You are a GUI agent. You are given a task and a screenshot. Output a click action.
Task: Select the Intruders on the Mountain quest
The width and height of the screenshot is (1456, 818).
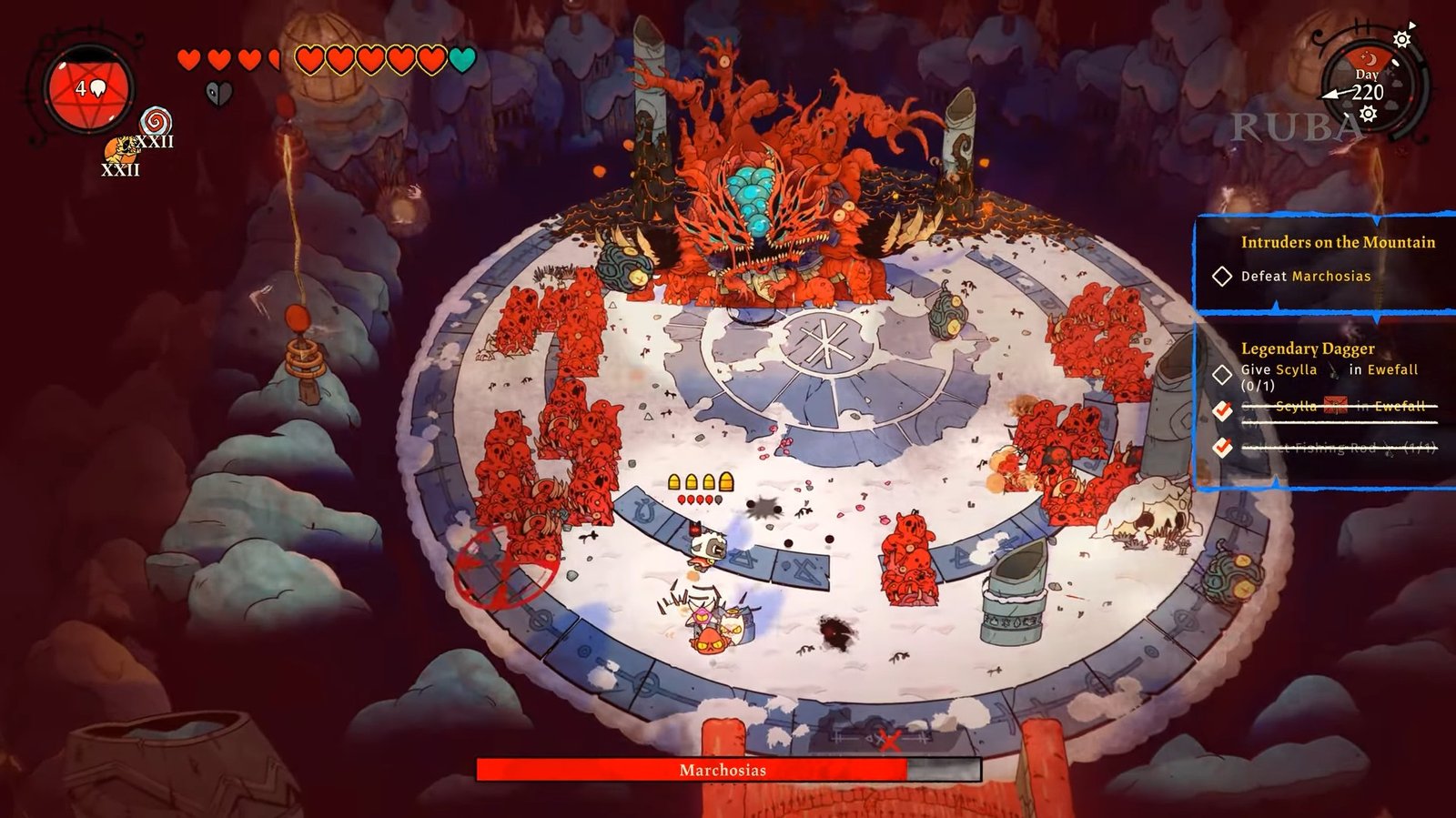click(1337, 242)
